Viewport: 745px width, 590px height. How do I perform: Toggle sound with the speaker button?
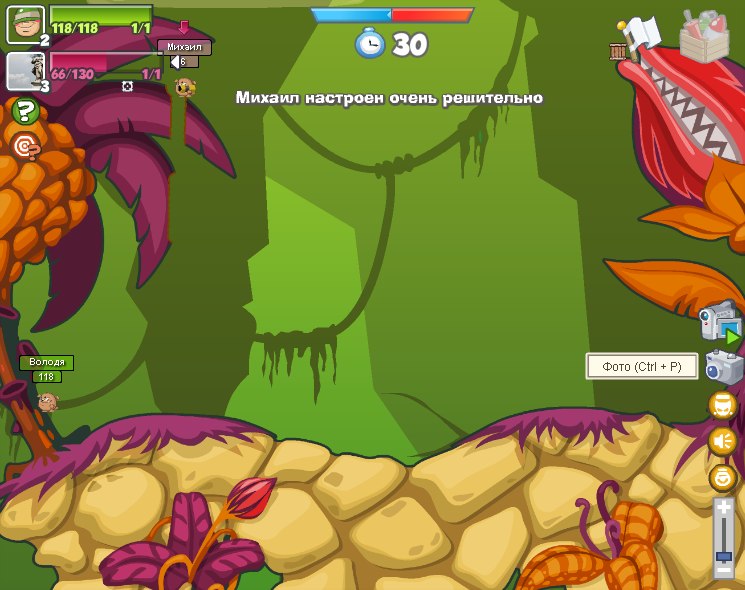click(722, 440)
